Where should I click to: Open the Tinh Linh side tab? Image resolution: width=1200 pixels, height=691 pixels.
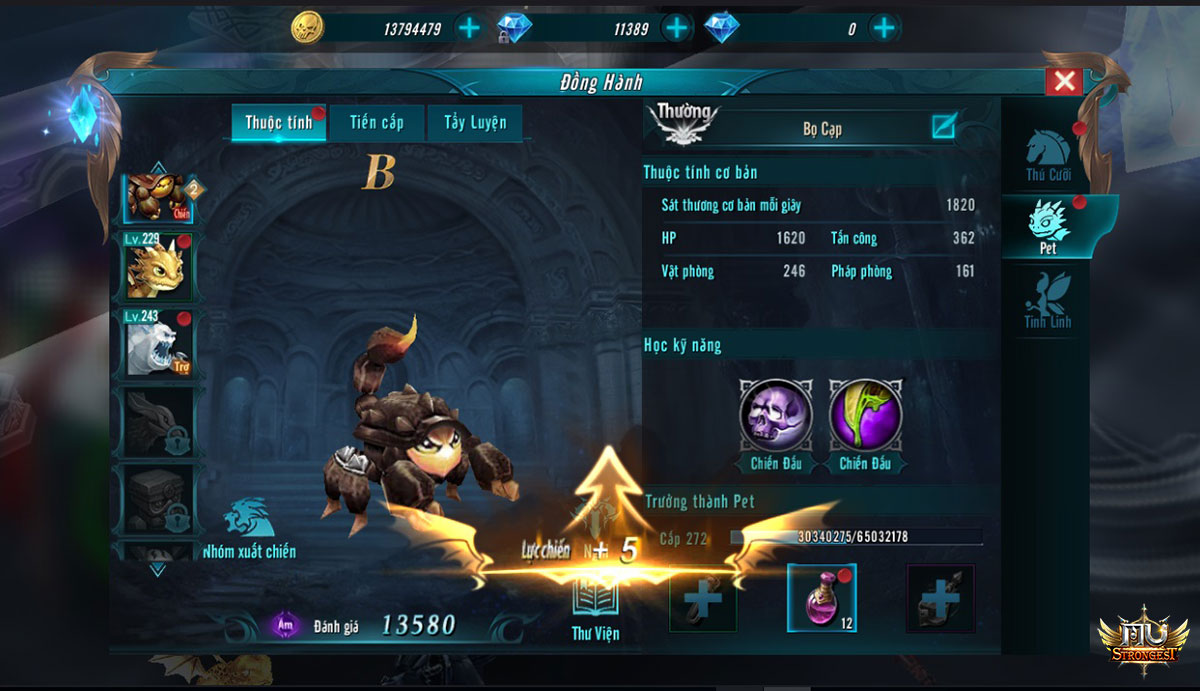coord(1048,300)
